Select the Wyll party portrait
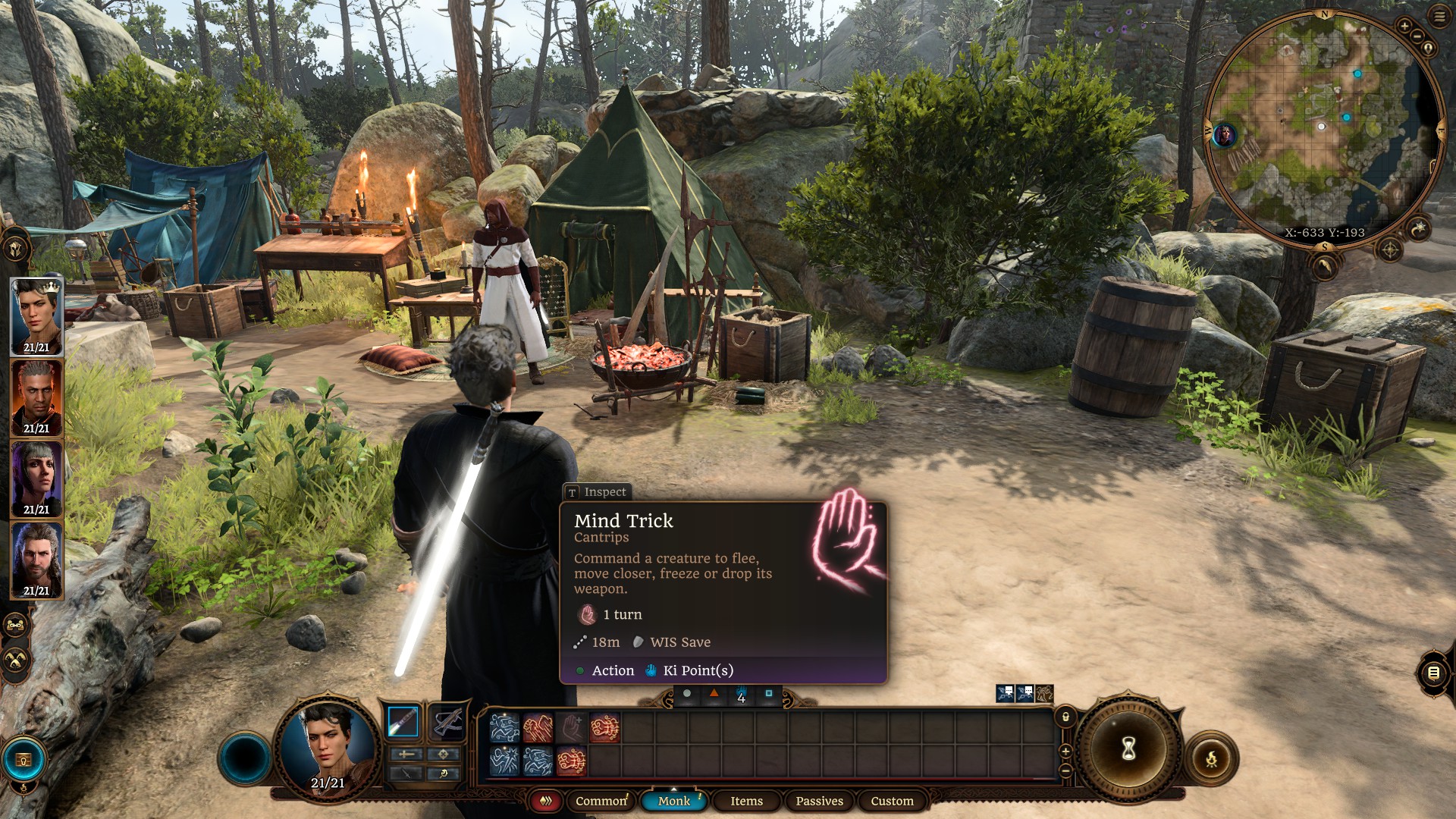1456x819 pixels. (x=36, y=397)
